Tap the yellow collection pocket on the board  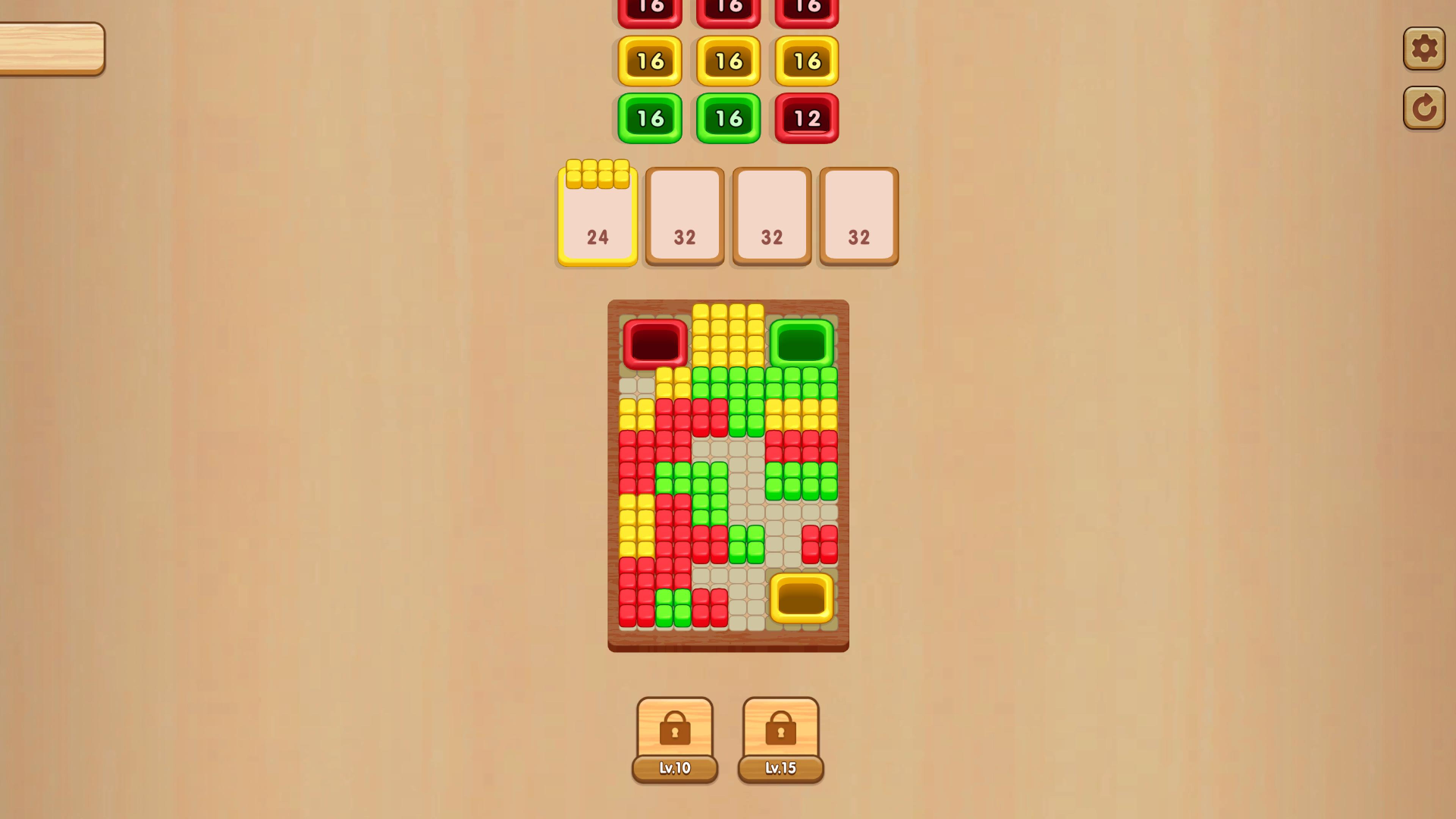802,599
